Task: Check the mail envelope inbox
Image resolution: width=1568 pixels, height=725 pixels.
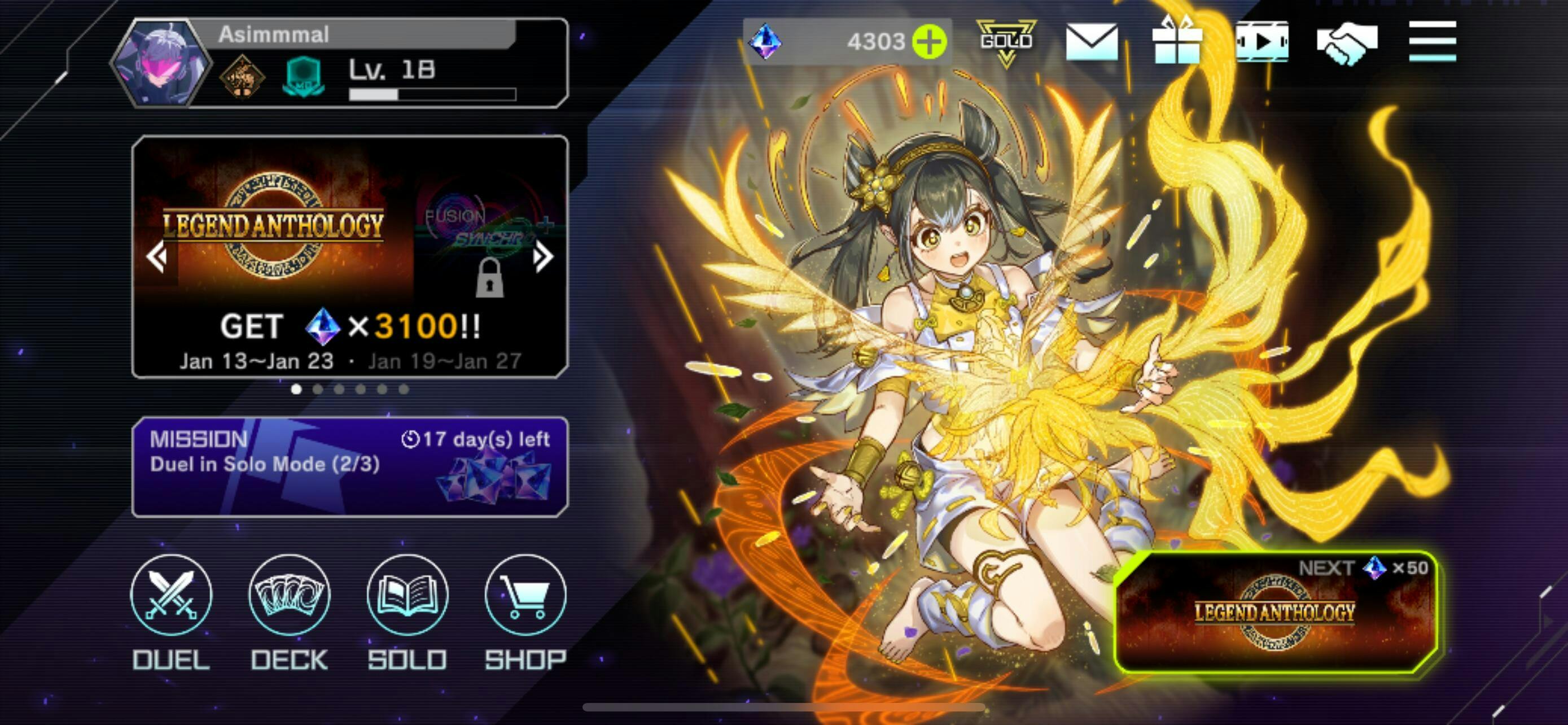Action: (x=1092, y=41)
